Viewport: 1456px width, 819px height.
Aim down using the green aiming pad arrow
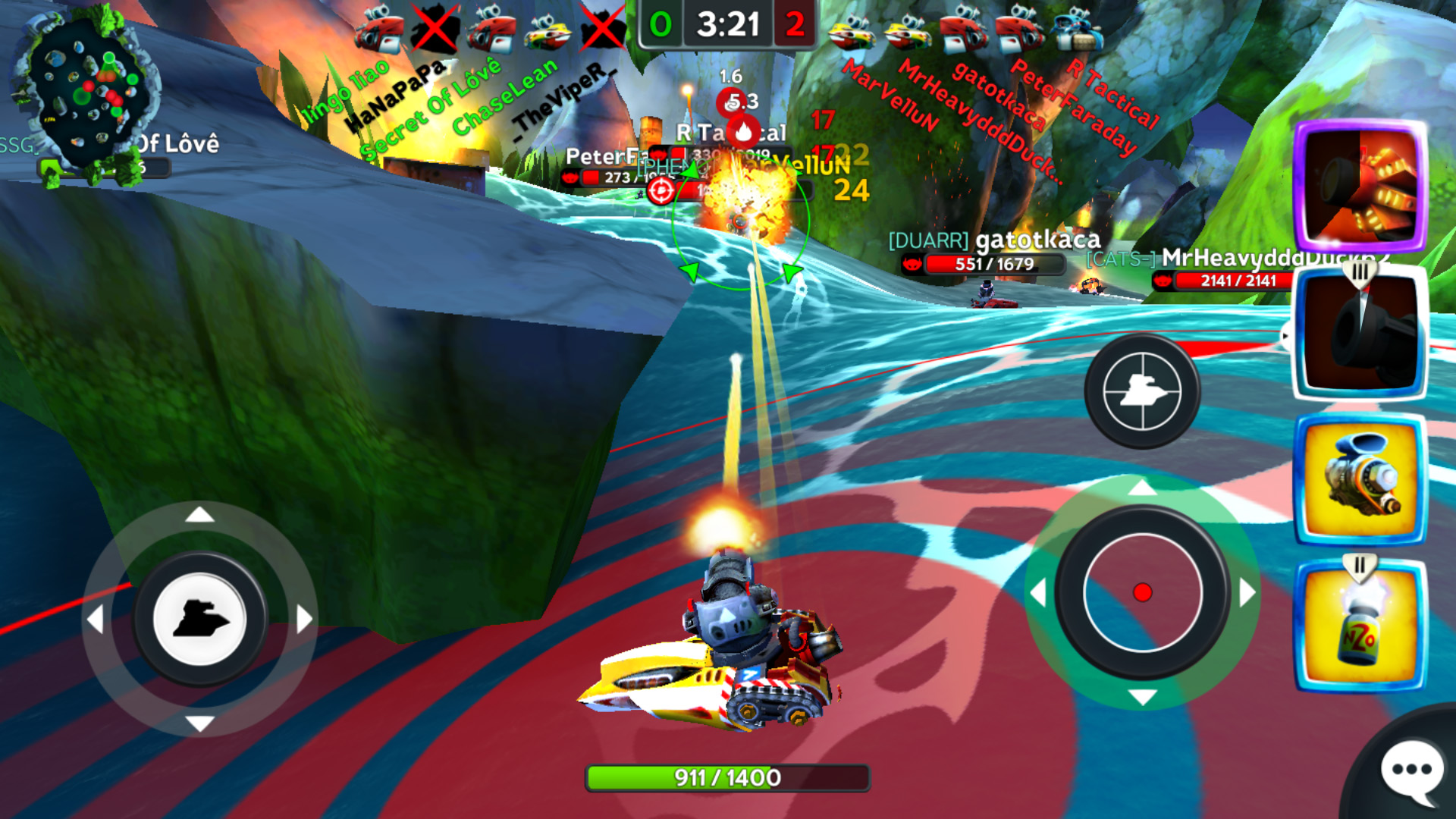[x=1142, y=697]
